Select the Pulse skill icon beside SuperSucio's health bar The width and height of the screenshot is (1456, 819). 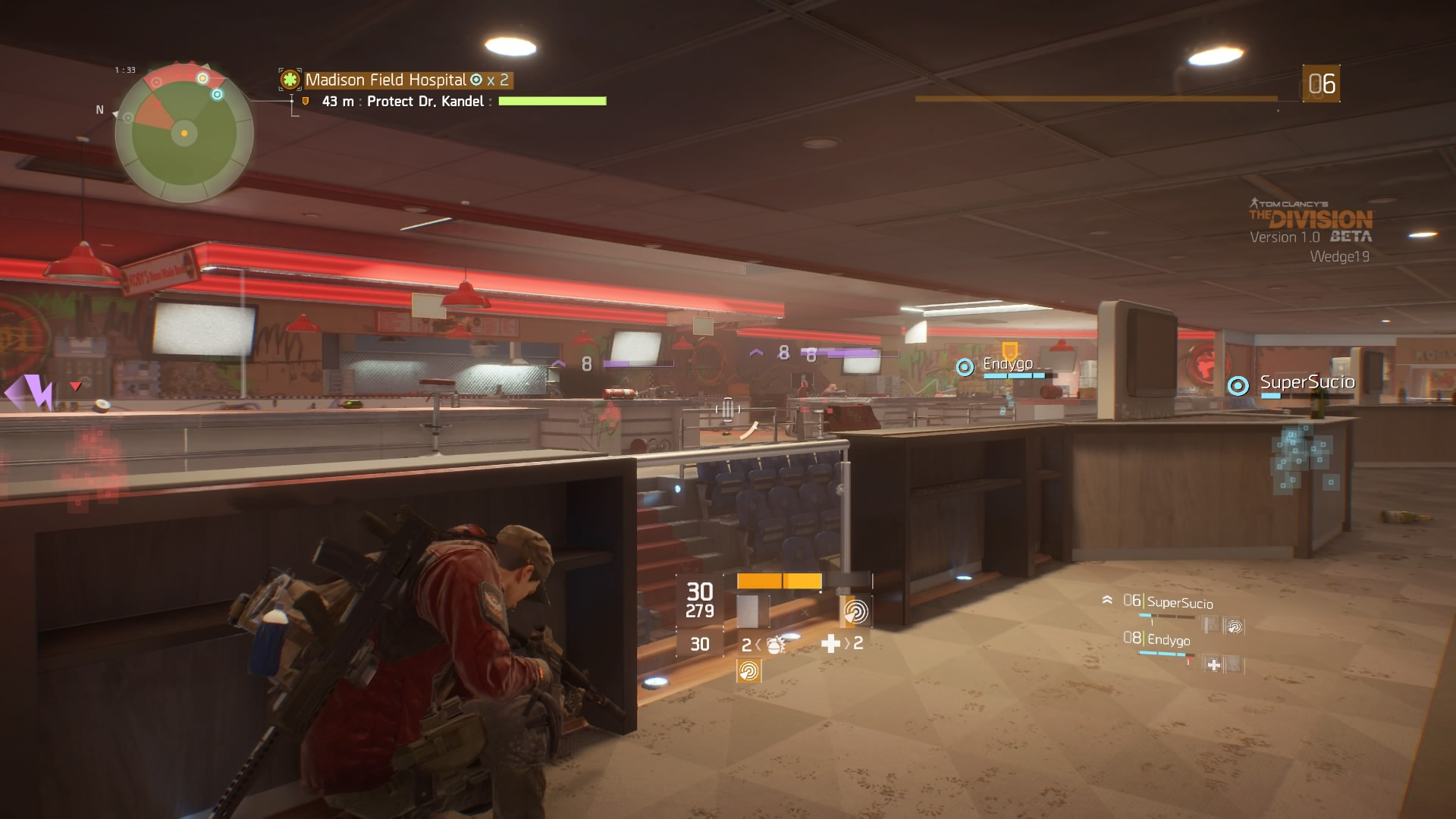(1235, 626)
